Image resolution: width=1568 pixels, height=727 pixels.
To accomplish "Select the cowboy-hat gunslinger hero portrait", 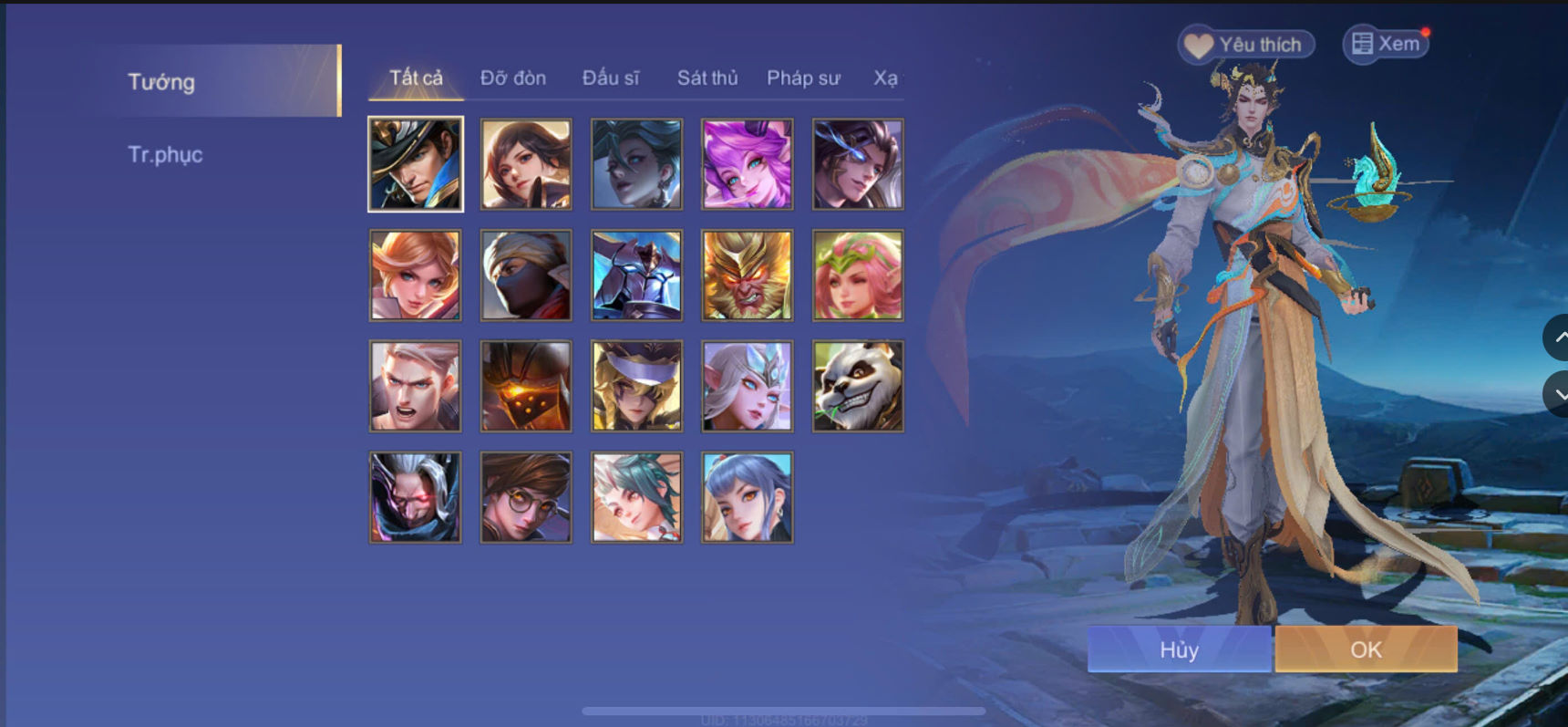I will (415, 164).
